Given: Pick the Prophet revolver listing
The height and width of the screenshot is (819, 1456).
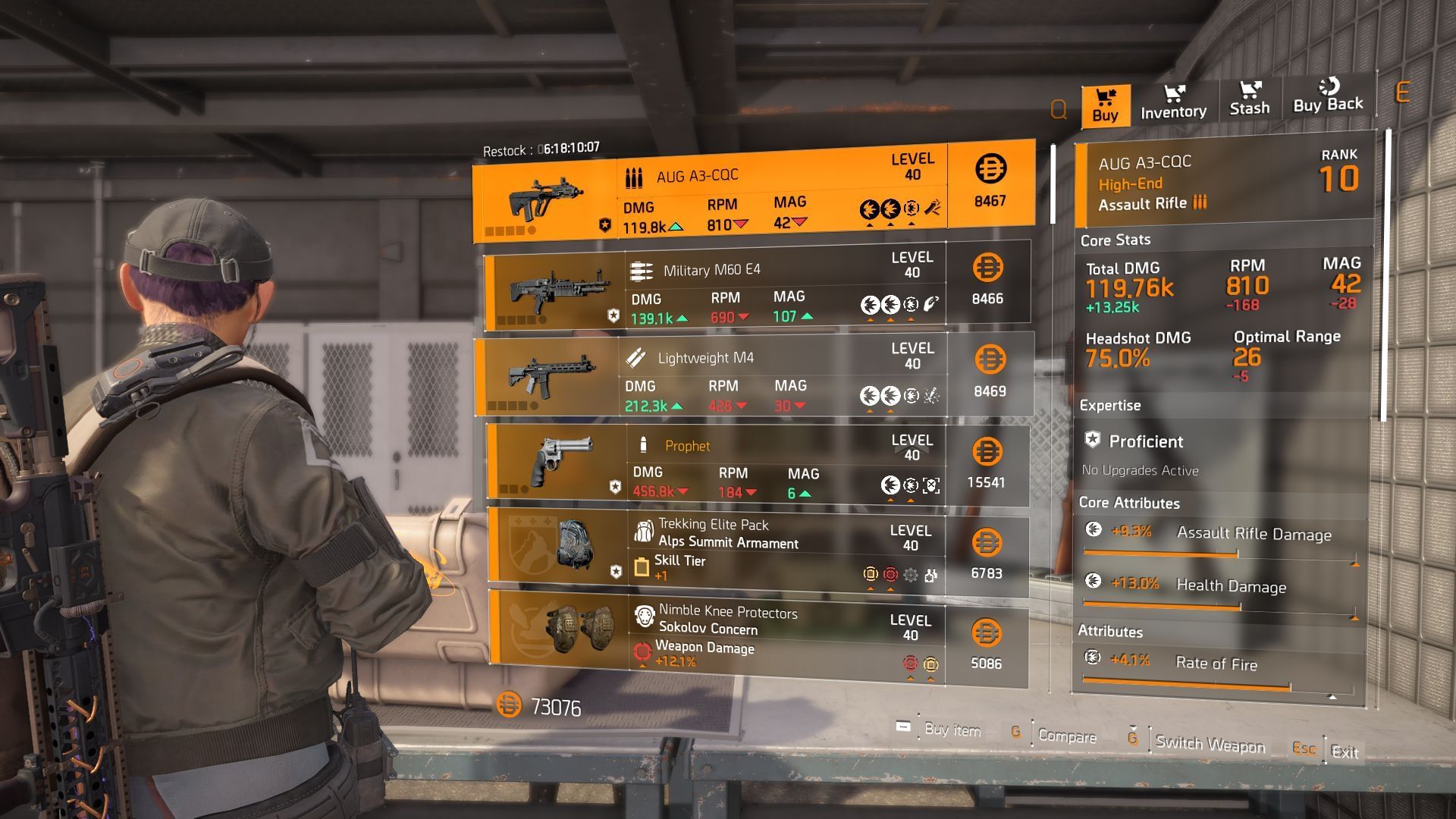Looking at the screenshot, I should tap(757, 466).
